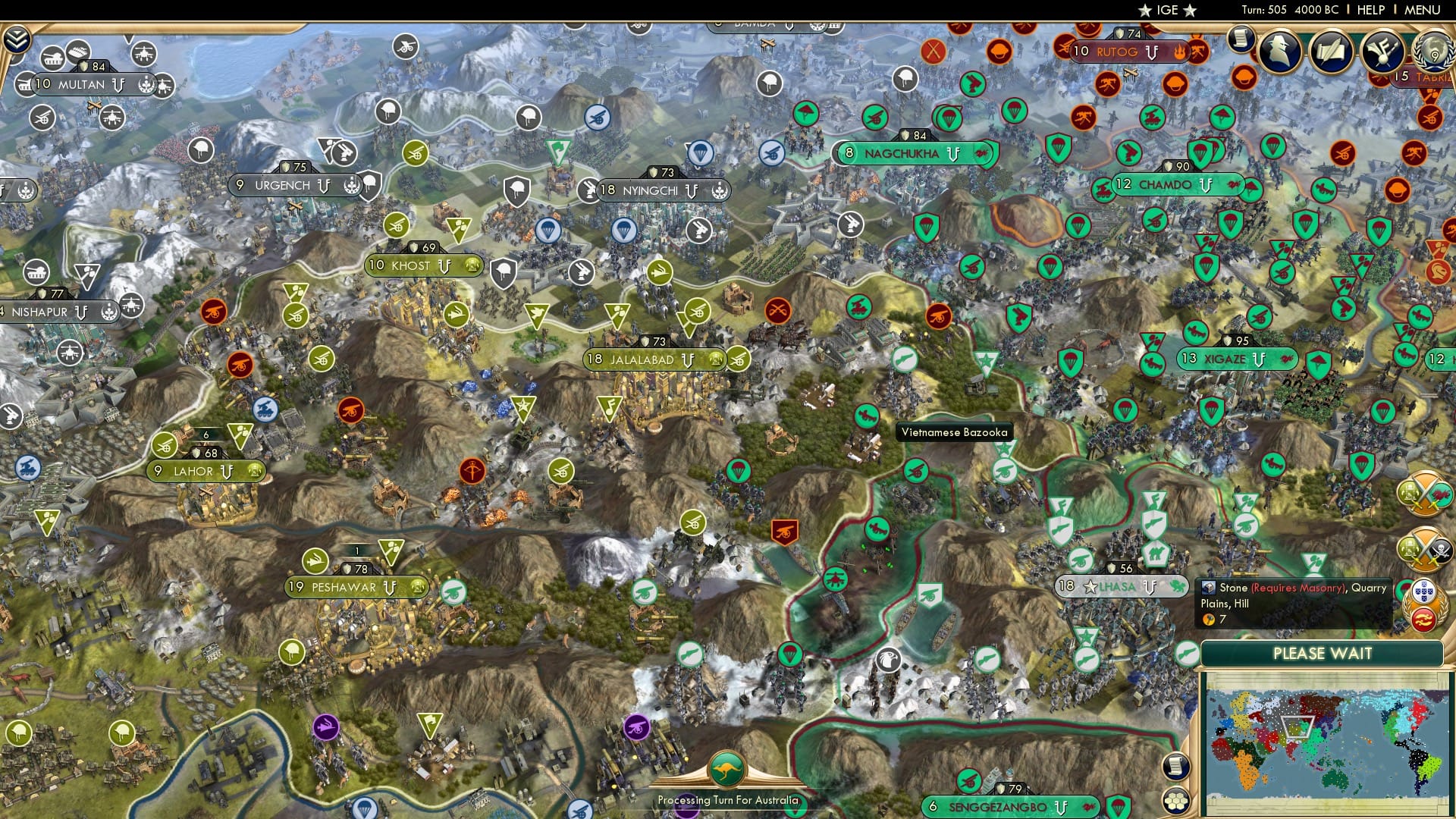The width and height of the screenshot is (1456, 819).
Task: Open the notification log scroll beside the minimap
Action: [1176, 765]
